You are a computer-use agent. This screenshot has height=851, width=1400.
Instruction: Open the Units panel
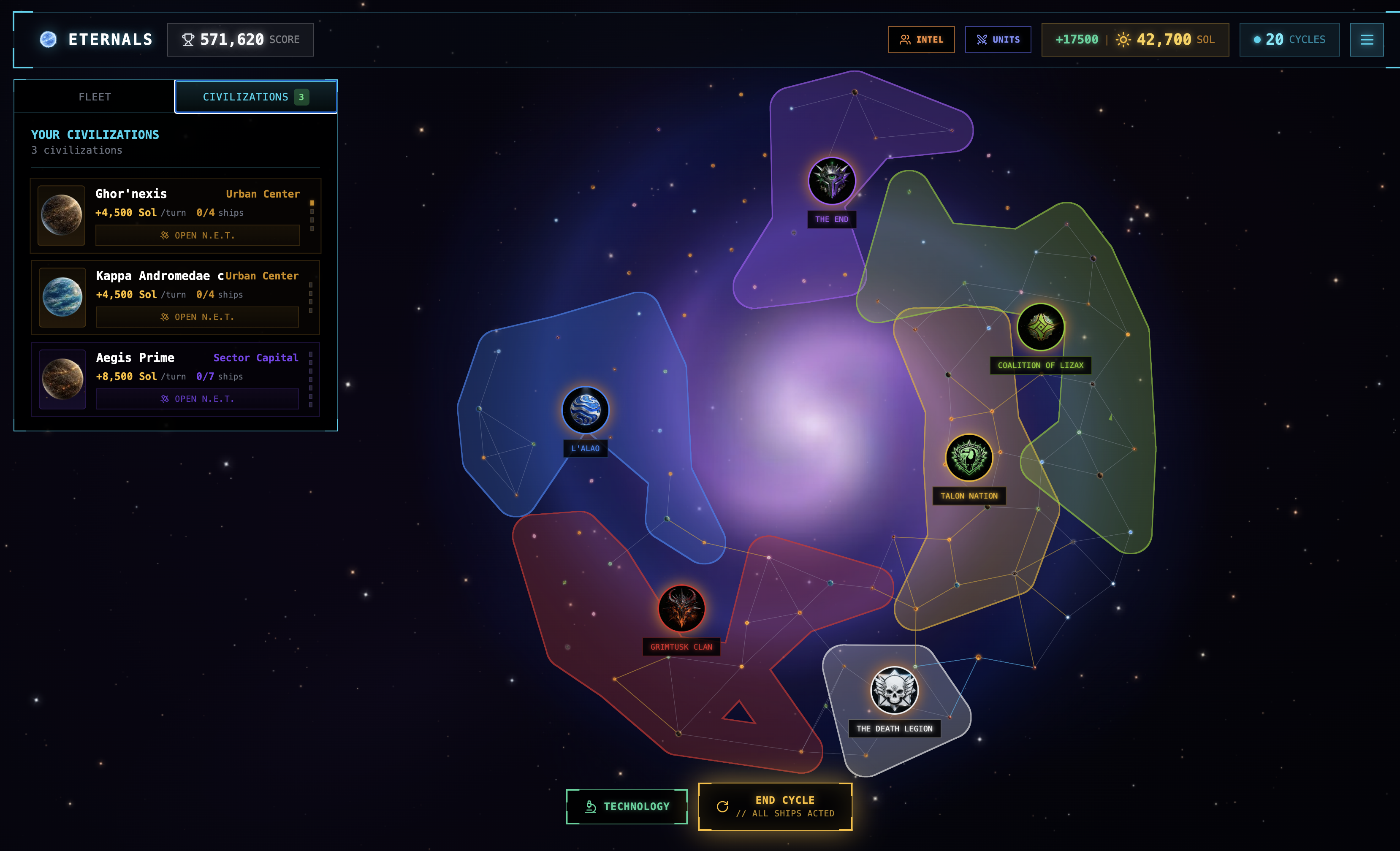[998, 40]
